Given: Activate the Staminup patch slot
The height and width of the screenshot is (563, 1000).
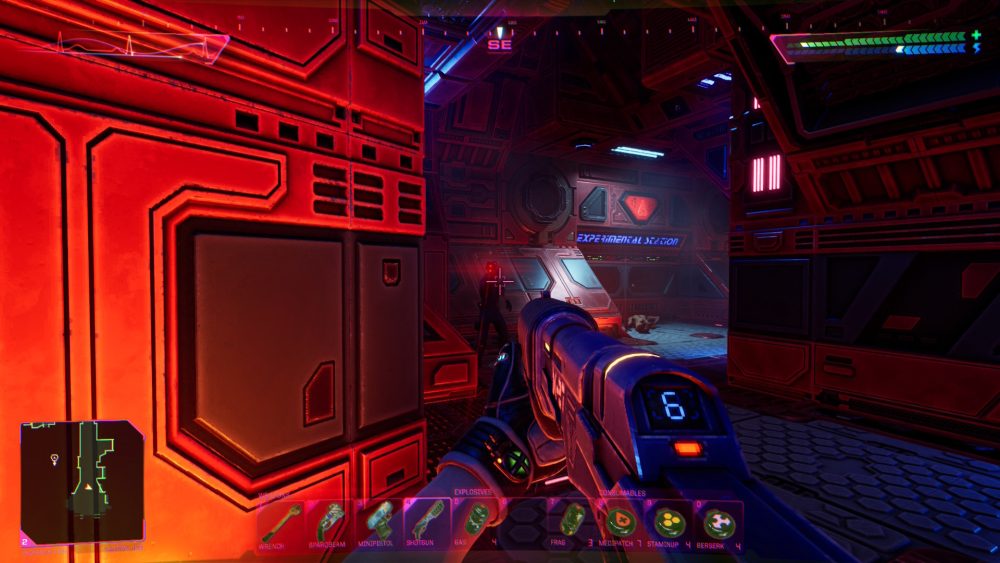Looking at the screenshot, I should pos(669,523).
